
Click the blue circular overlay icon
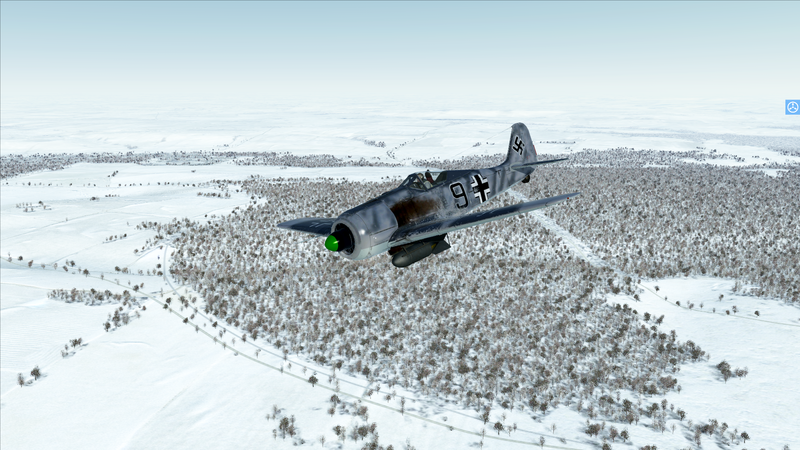point(792,107)
